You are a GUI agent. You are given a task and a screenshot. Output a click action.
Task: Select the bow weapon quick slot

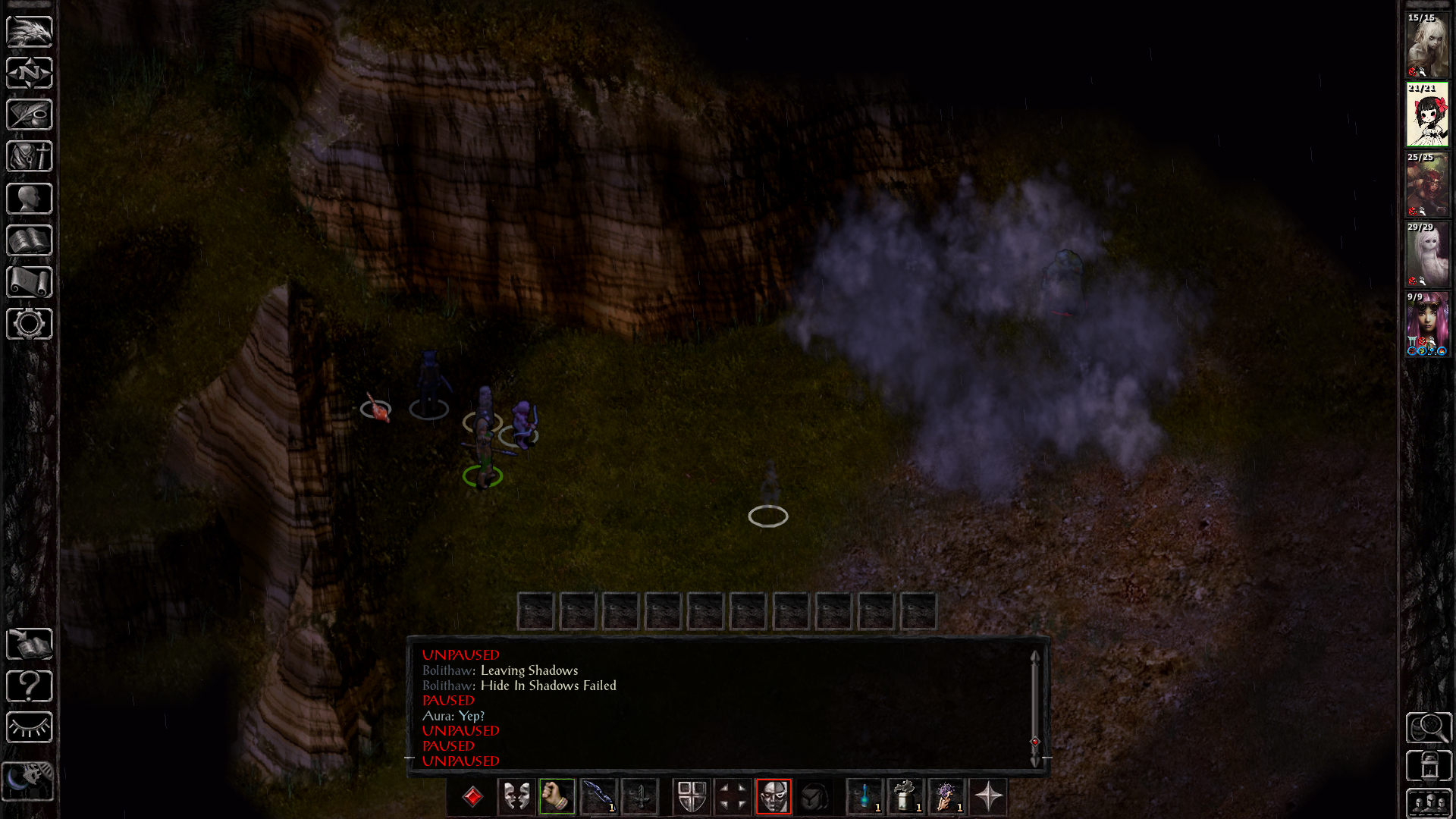(x=598, y=797)
